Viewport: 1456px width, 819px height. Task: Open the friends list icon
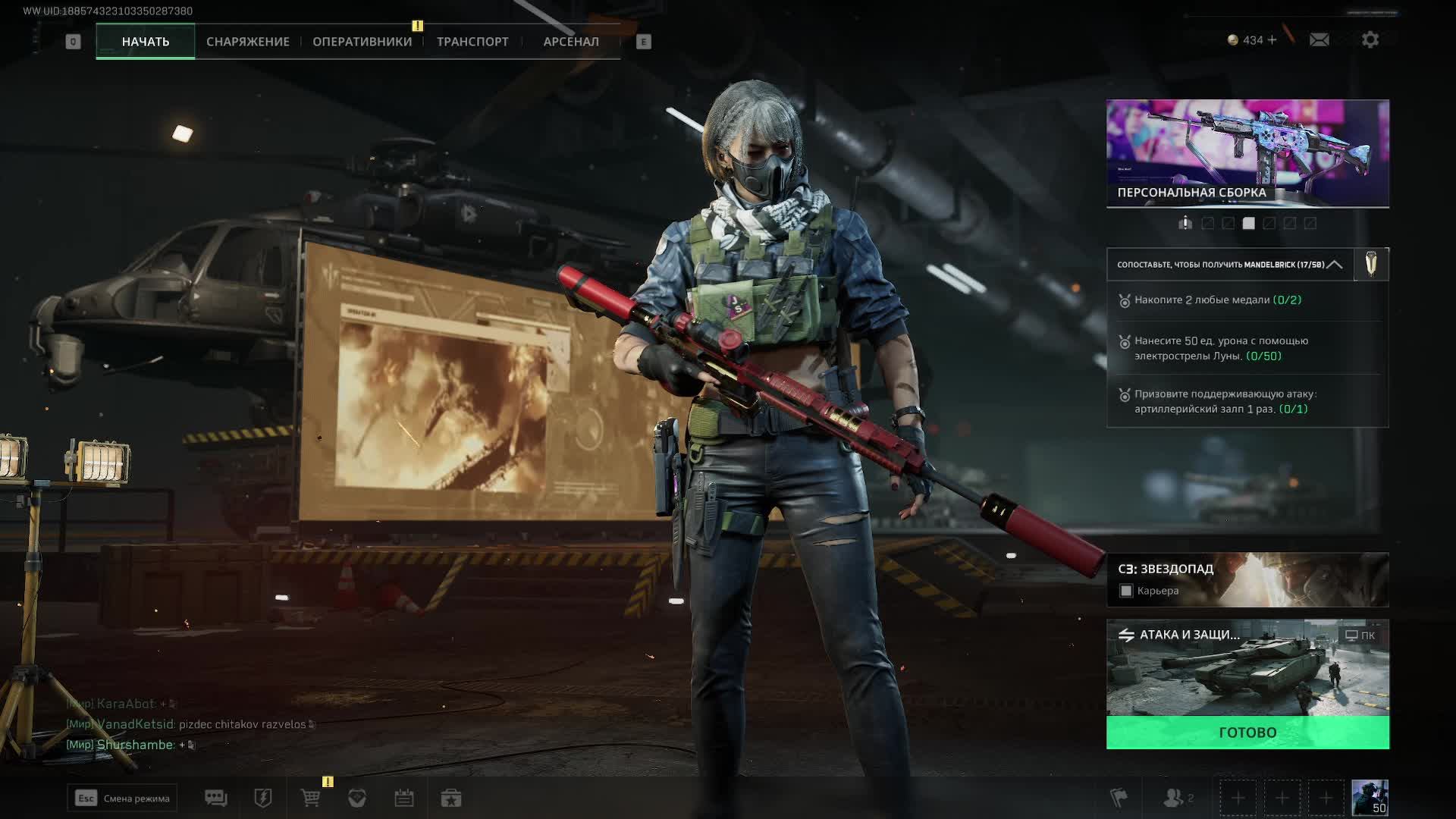pos(1175,798)
